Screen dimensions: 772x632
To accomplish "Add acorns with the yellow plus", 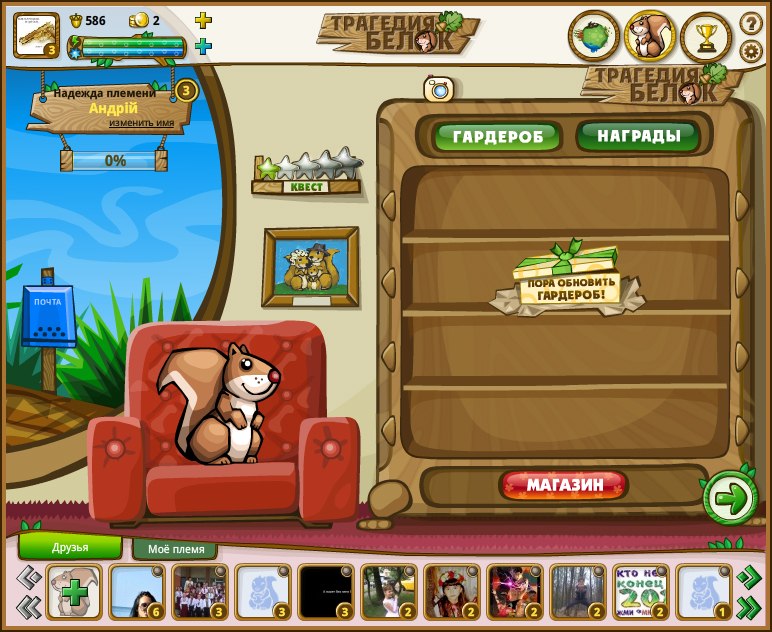I will pyautogui.click(x=203, y=20).
